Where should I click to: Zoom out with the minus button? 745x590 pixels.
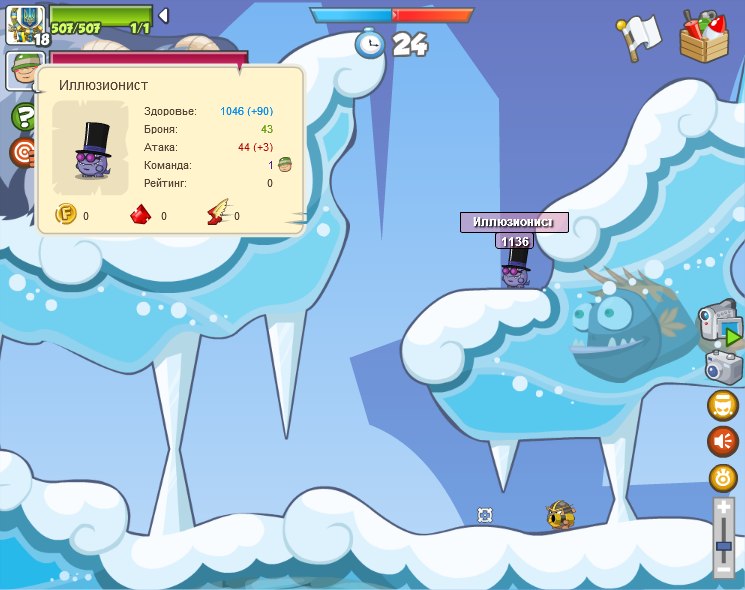click(723, 570)
